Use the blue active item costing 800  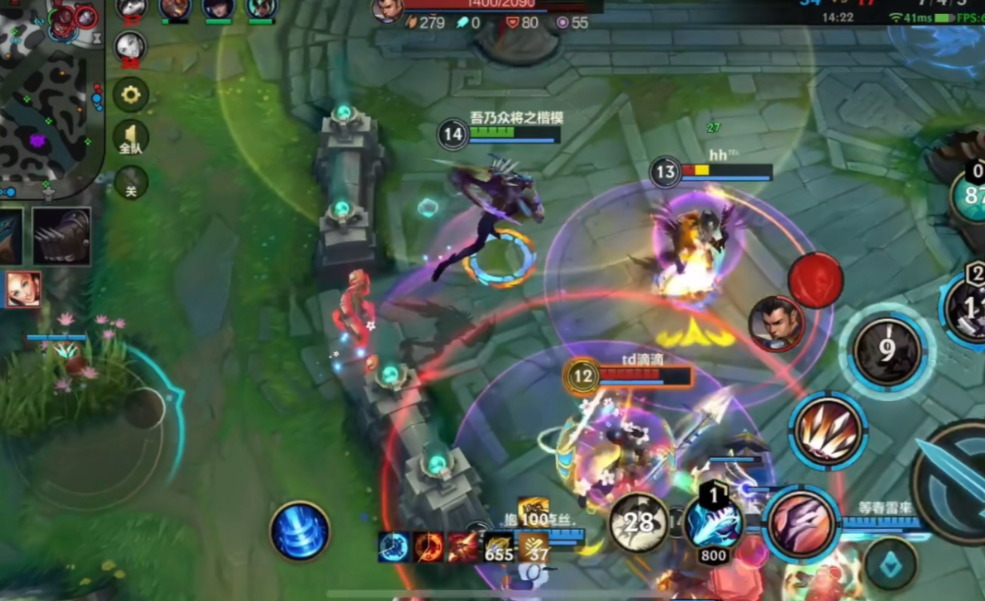click(x=713, y=522)
